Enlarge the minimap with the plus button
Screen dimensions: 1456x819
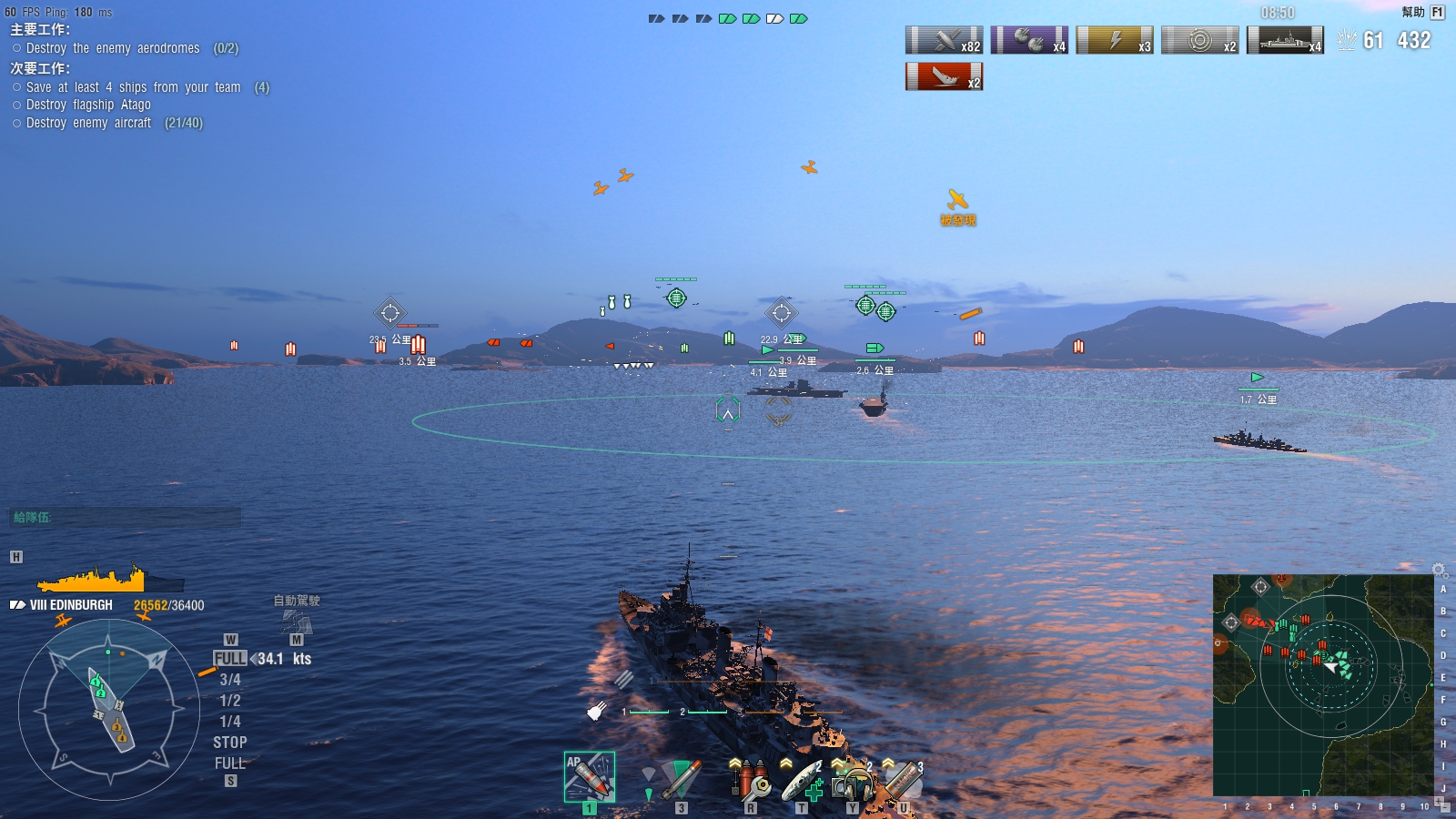point(1439,802)
